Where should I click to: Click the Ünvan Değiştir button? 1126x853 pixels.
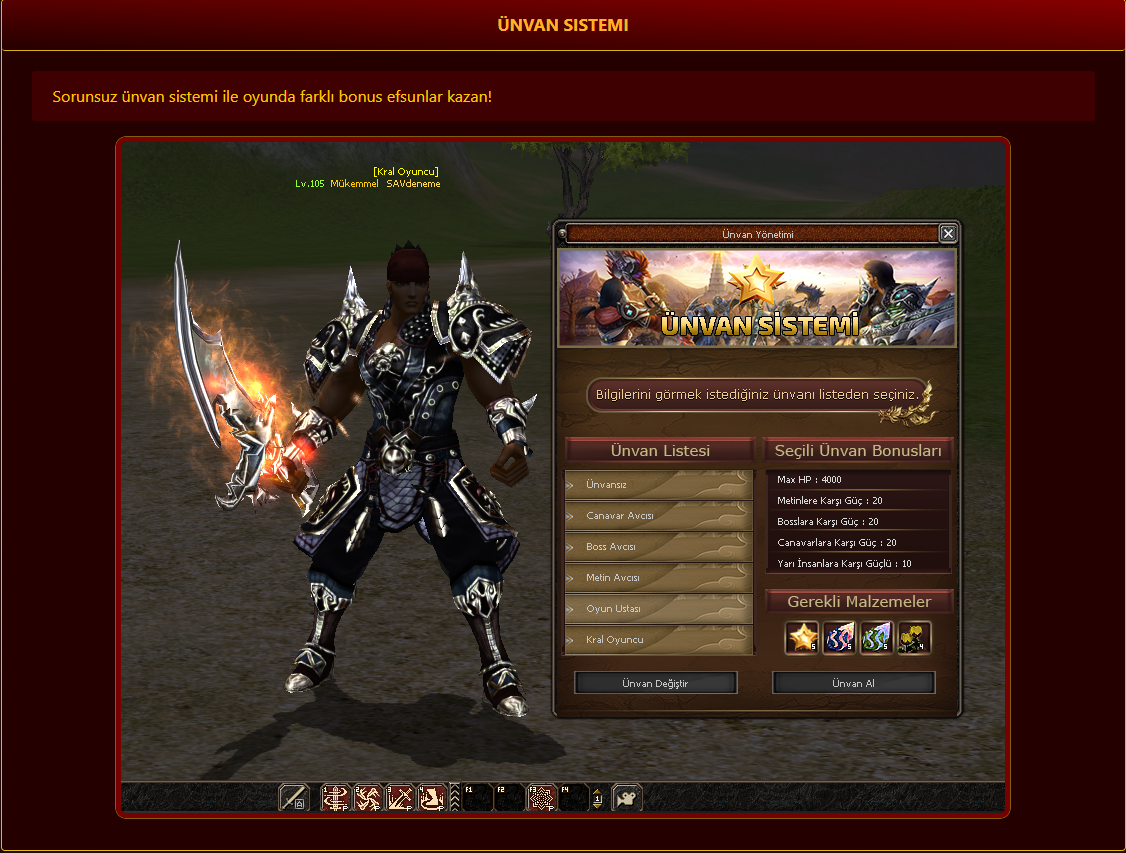[x=655, y=683]
